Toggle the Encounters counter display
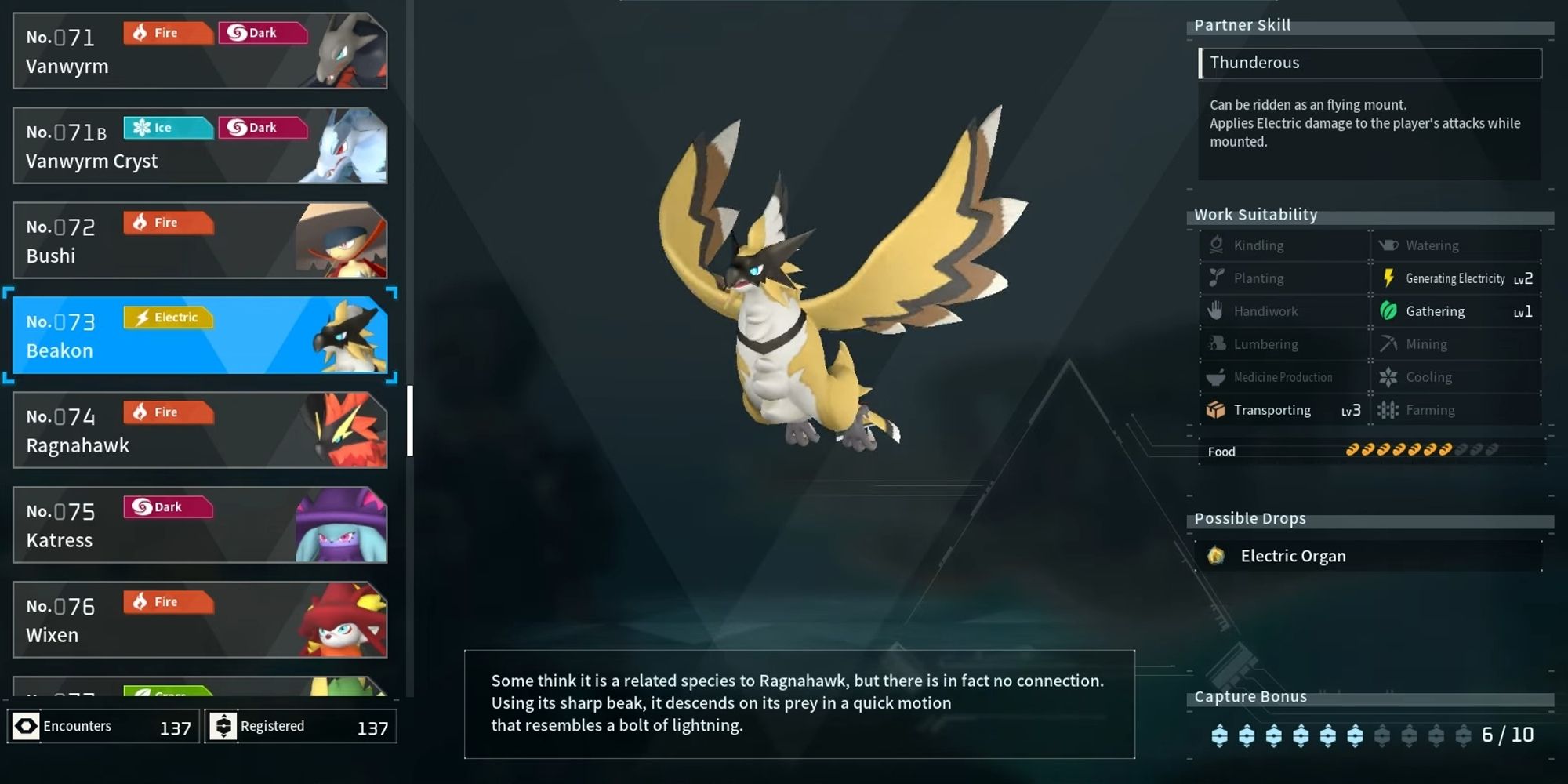 (x=103, y=725)
